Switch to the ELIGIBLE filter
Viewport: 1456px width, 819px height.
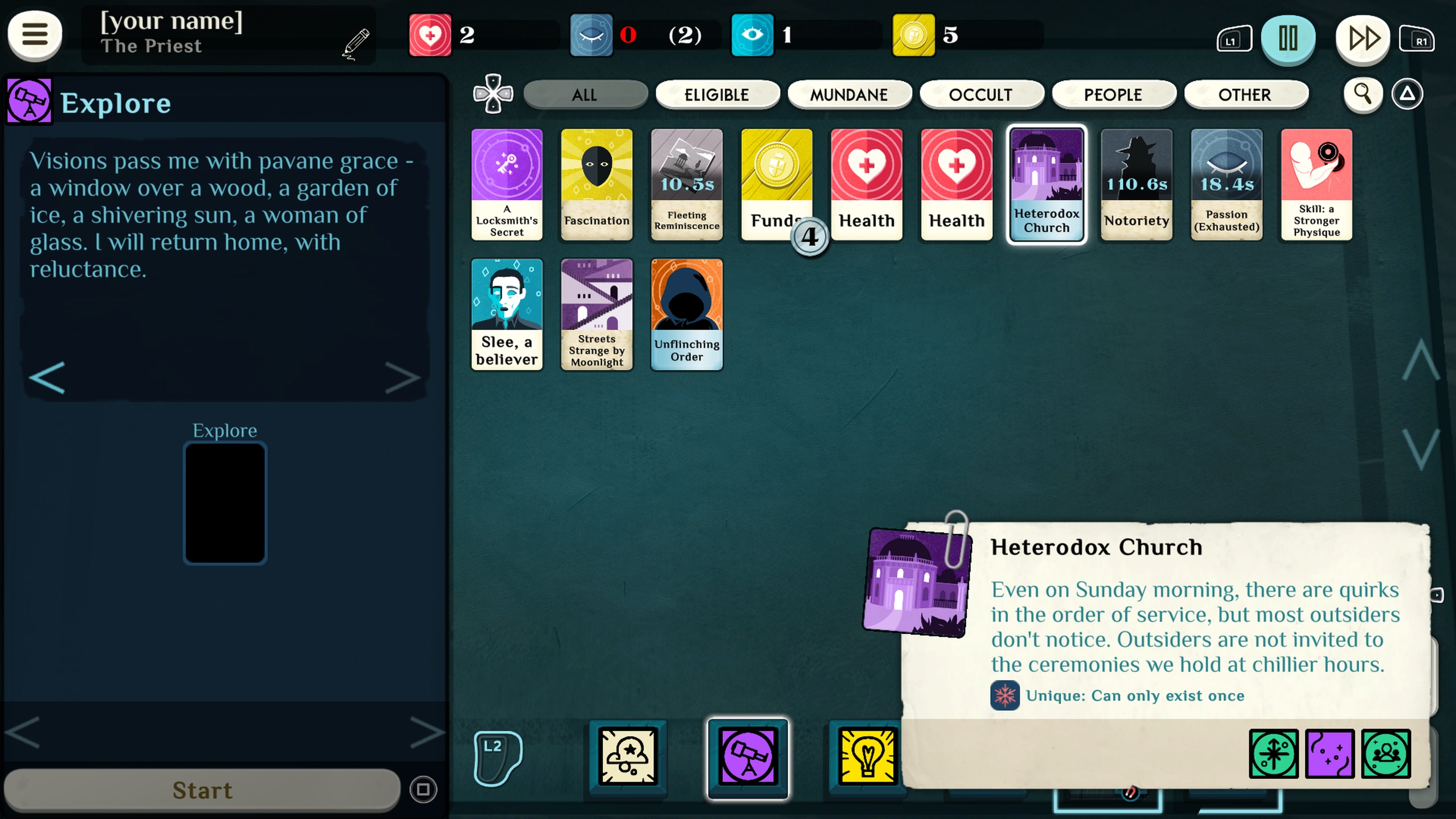[x=717, y=94]
